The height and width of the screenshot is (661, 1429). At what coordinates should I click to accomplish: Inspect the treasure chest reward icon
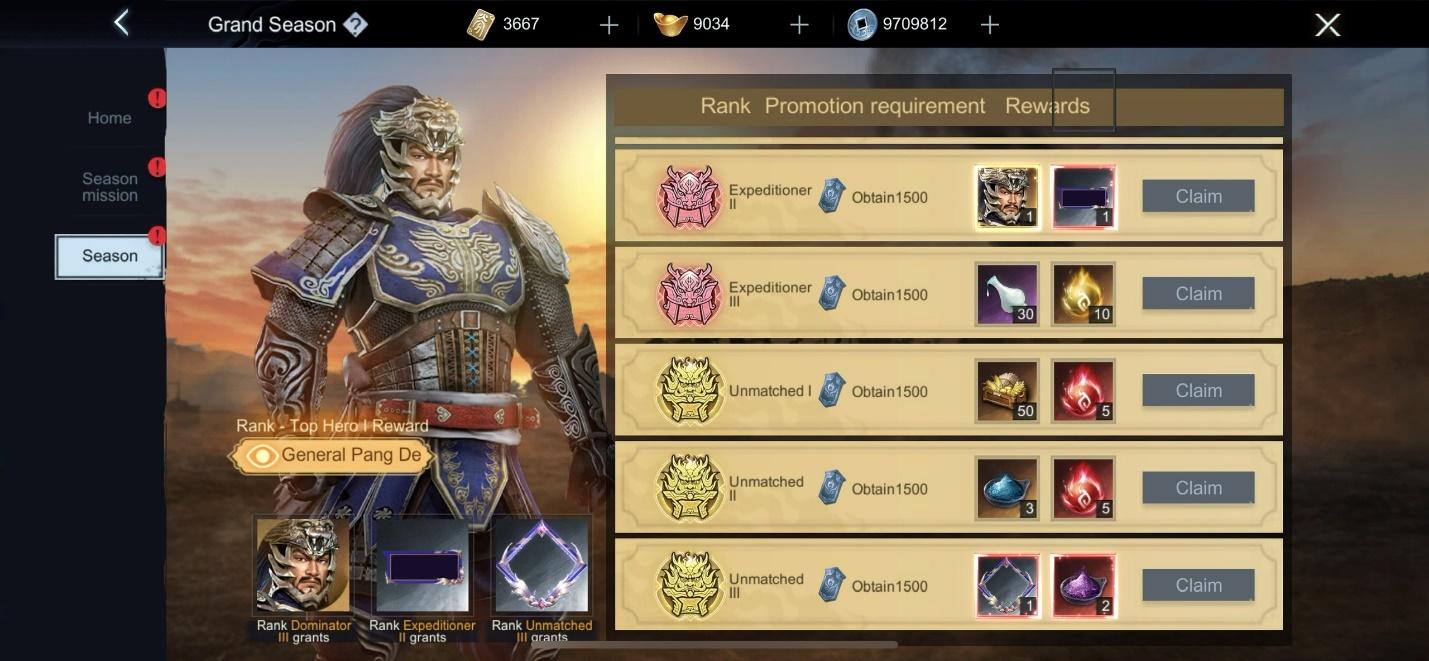[1007, 391]
